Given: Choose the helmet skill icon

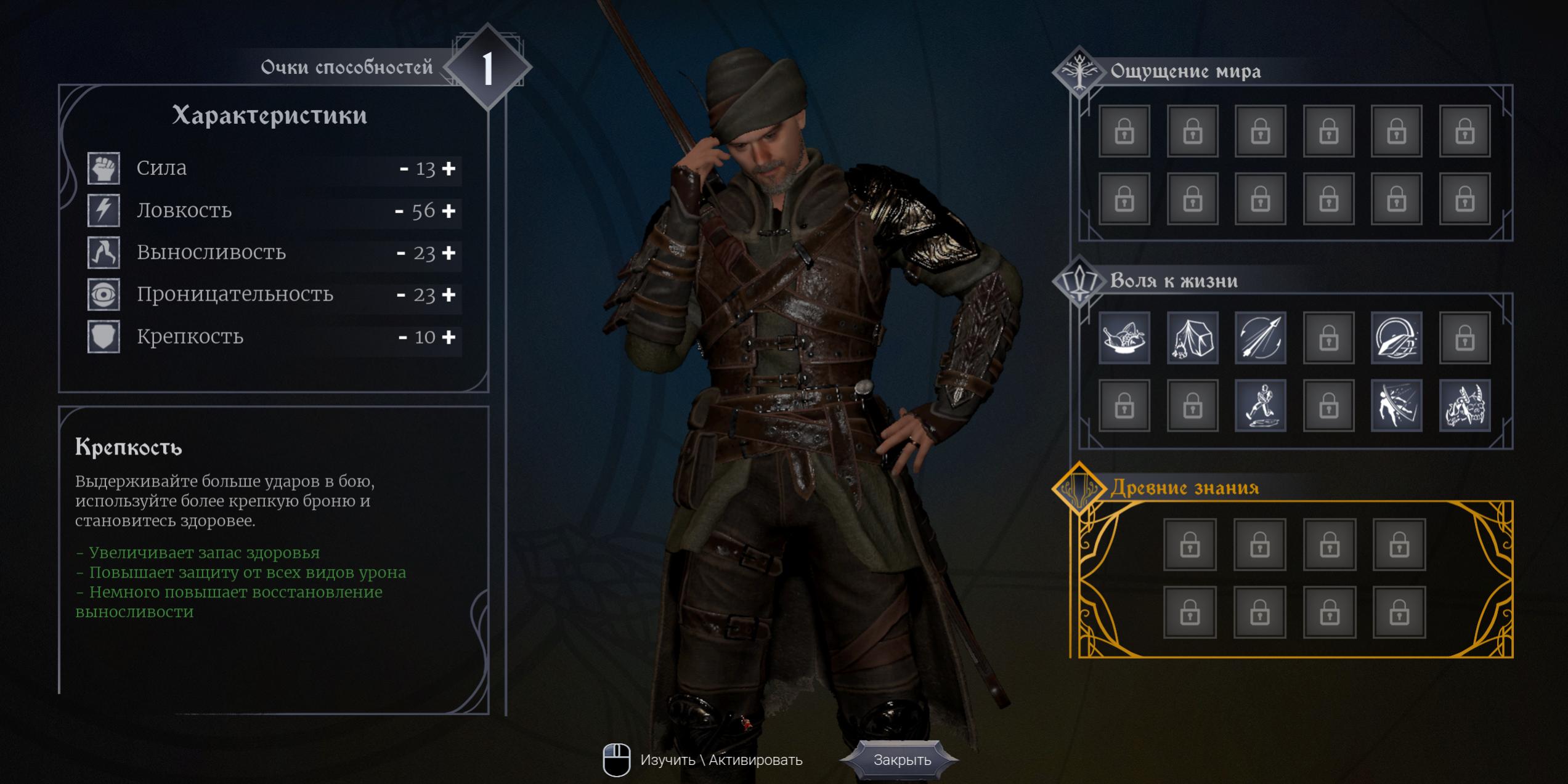Looking at the screenshot, I should pos(1397,337).
